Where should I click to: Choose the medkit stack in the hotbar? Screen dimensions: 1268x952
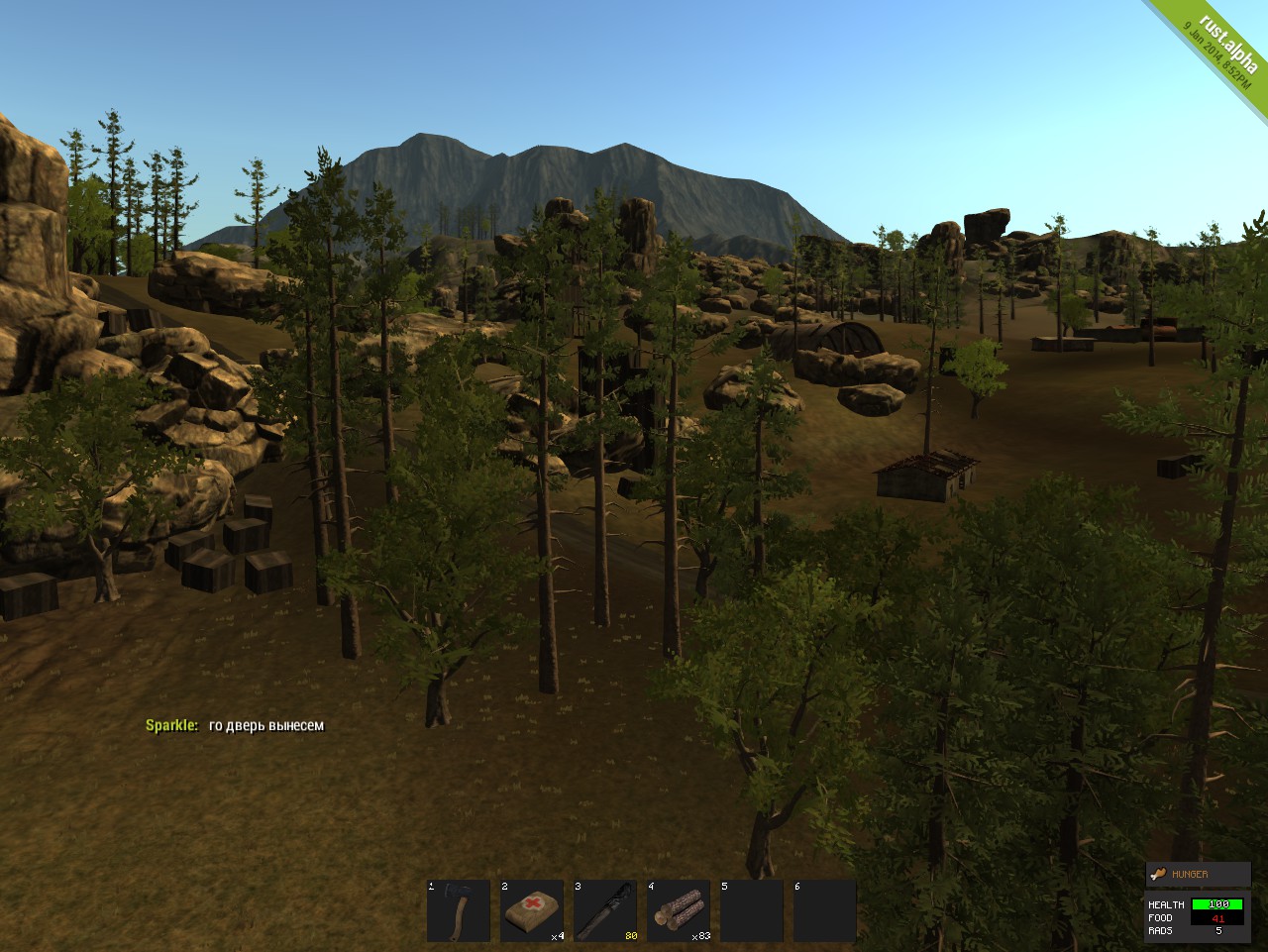[532, 910]
